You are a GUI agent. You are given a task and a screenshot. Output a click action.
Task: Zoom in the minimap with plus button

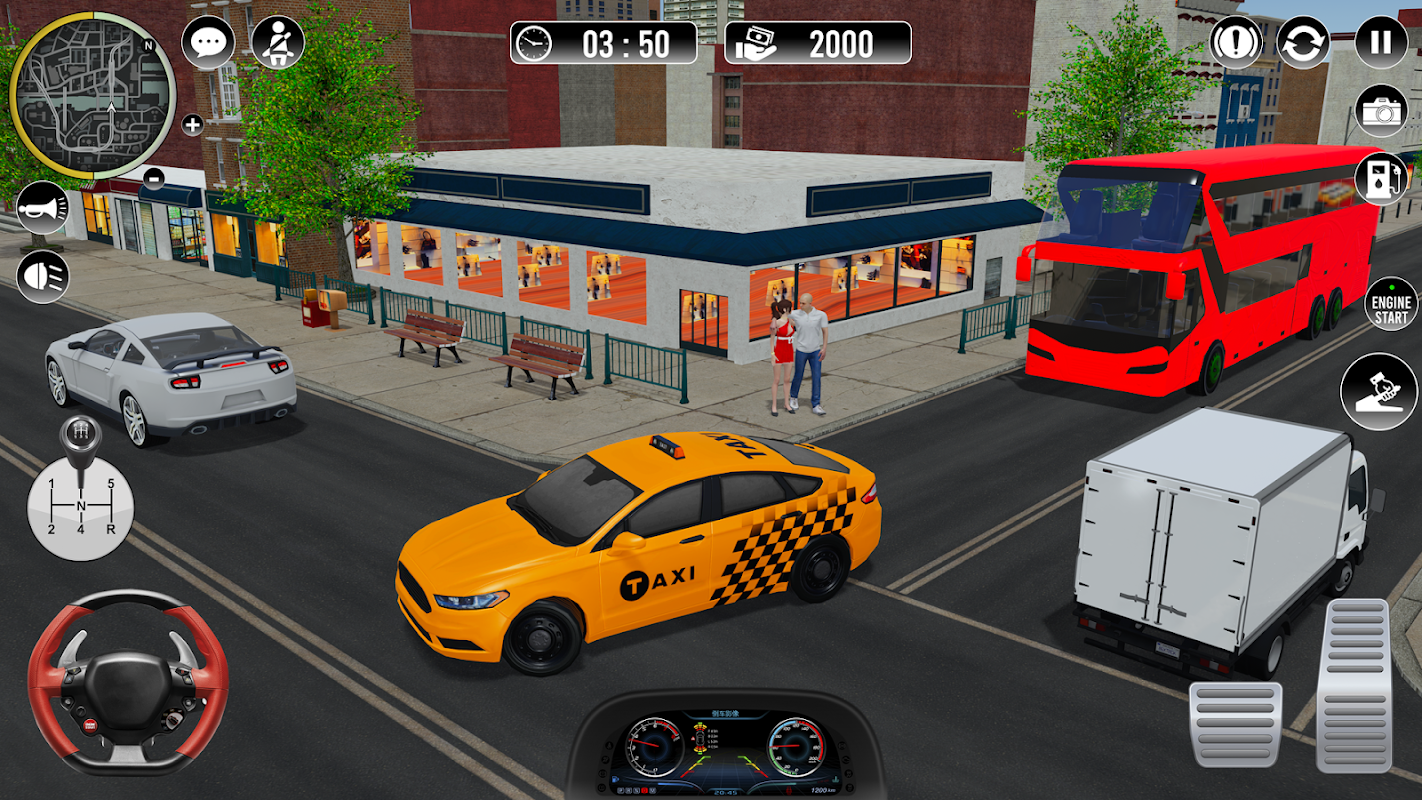(x=192, y=125)
